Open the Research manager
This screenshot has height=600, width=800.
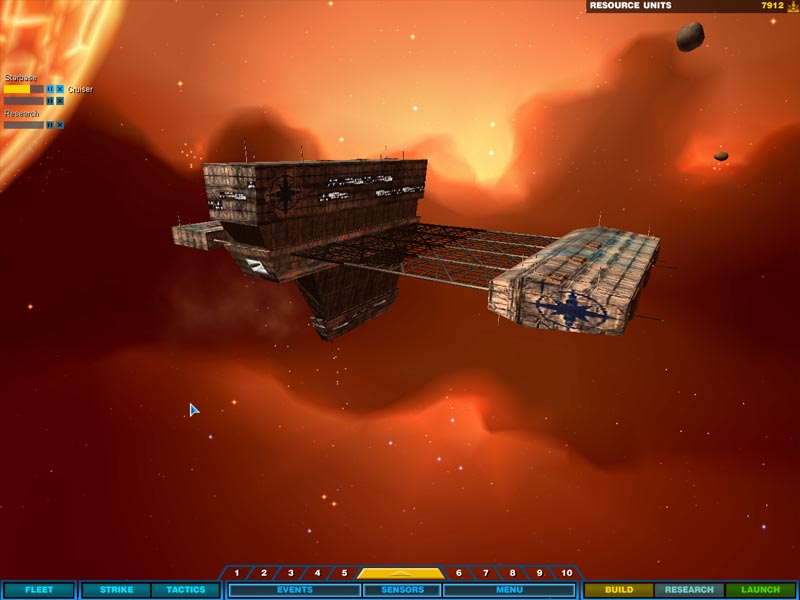click(689, 590)
